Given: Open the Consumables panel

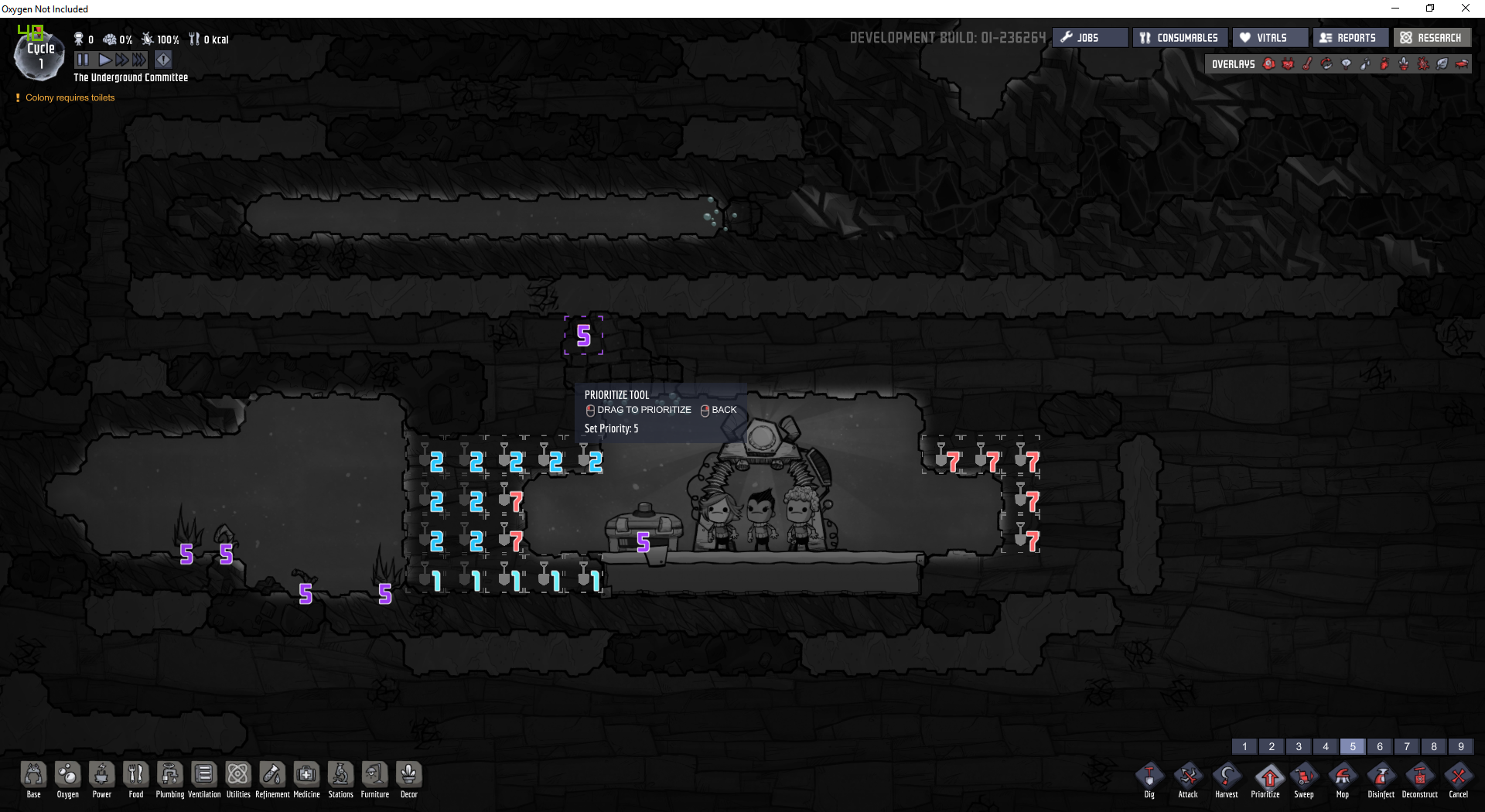Looking at the screenshot, I should click(1179, 38).
